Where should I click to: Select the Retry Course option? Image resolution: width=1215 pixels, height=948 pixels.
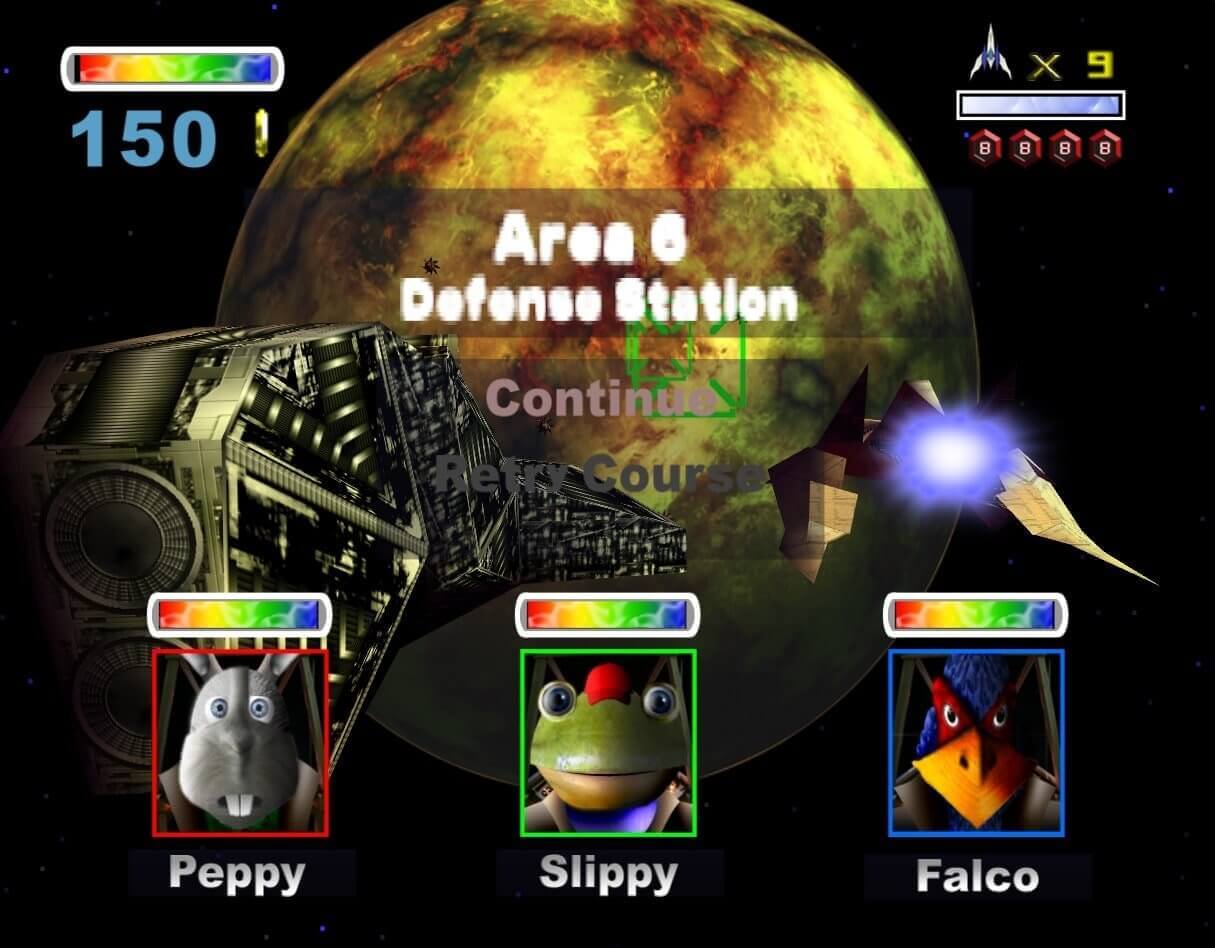(x=598, y=472)
